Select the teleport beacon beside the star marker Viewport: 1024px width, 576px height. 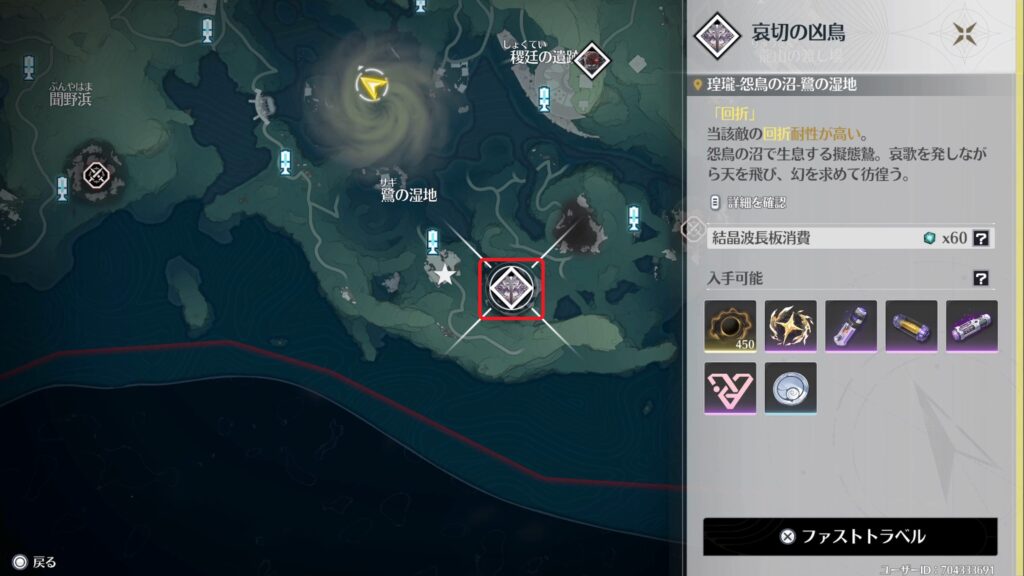(x=433, y=241)
